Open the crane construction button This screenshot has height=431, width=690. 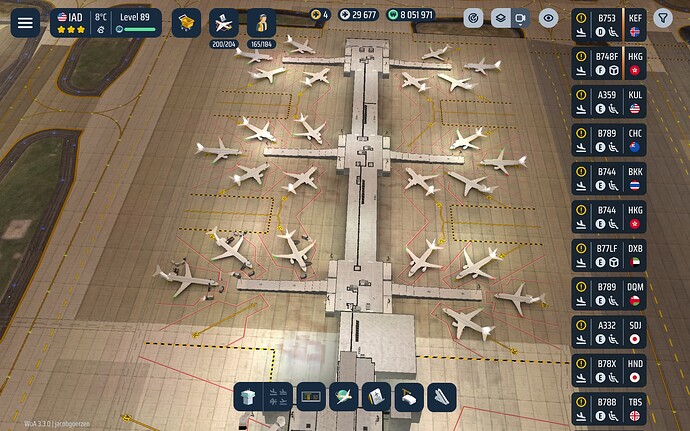click(409, 397)
